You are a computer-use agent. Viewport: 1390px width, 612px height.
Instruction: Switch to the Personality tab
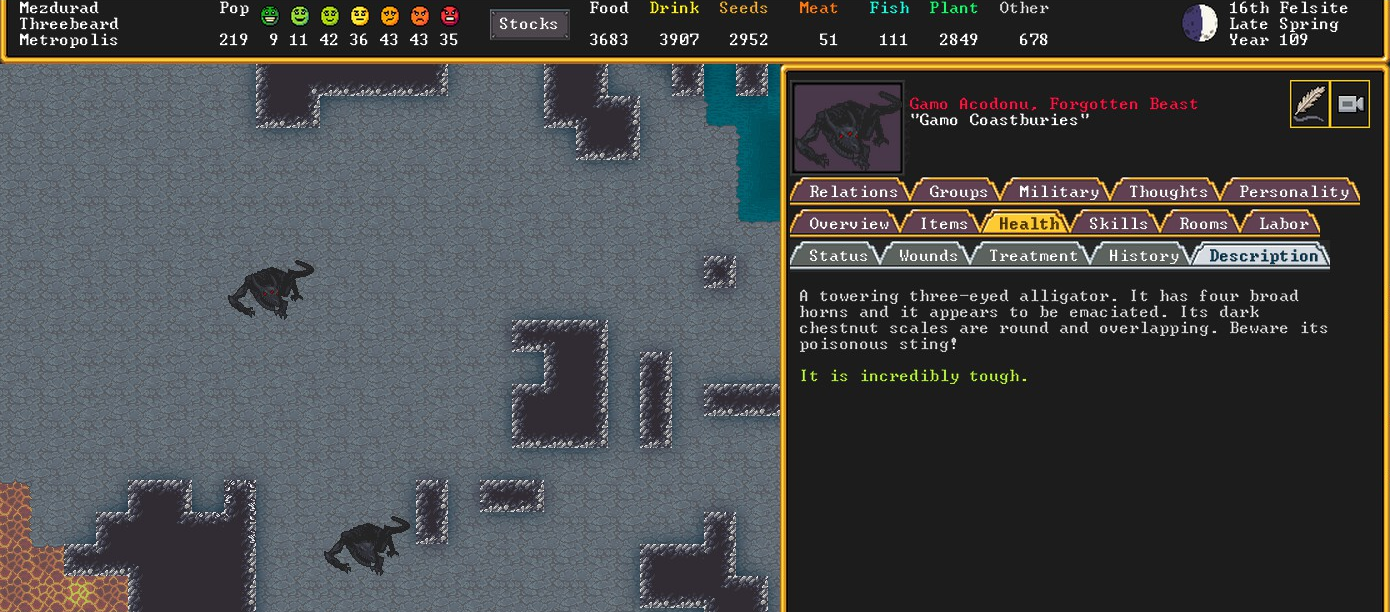point(1293,191)
